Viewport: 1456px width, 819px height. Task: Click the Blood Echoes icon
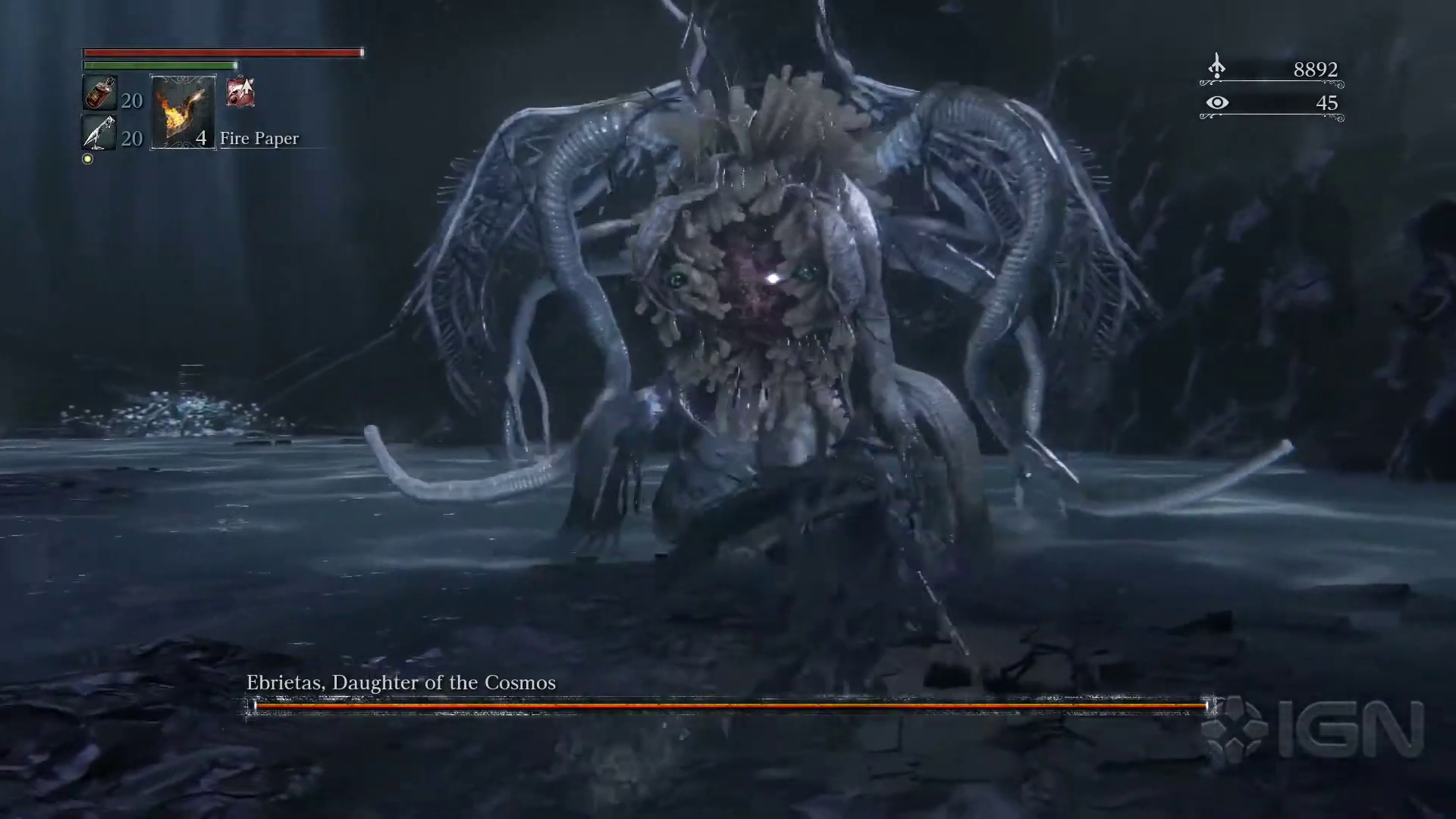pos(1216,67)
